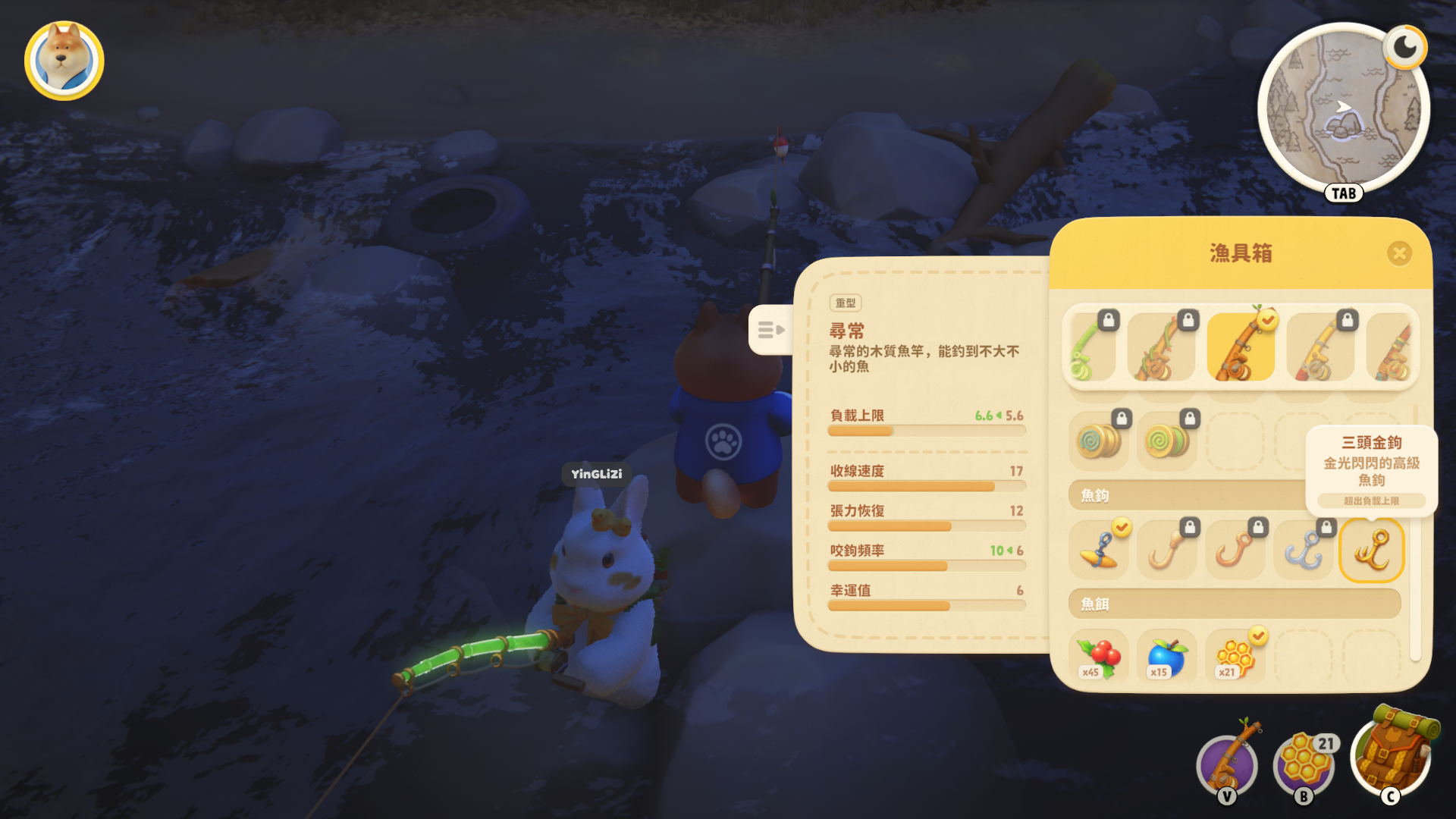This screenshot has width=1456, height=819.
Task: Select the golden triple hook
Action: tap(1372, 551)
